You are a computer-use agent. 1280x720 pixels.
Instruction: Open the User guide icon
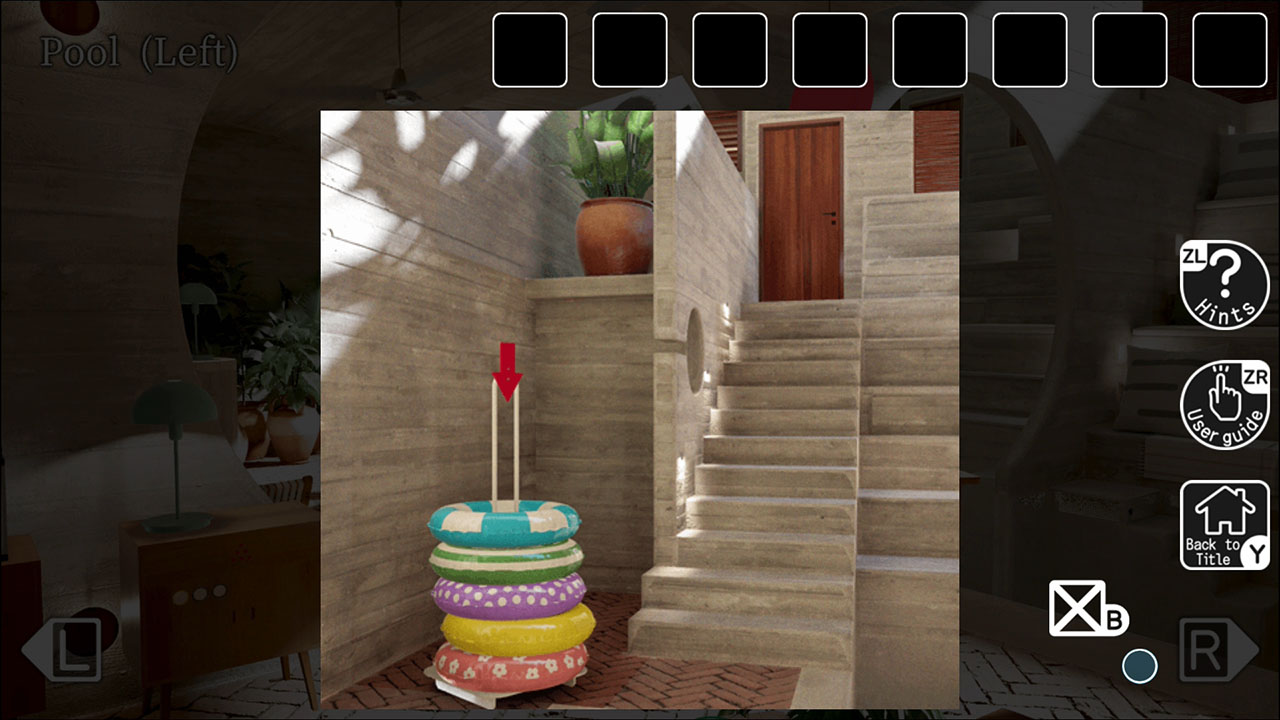[1222, 403]
